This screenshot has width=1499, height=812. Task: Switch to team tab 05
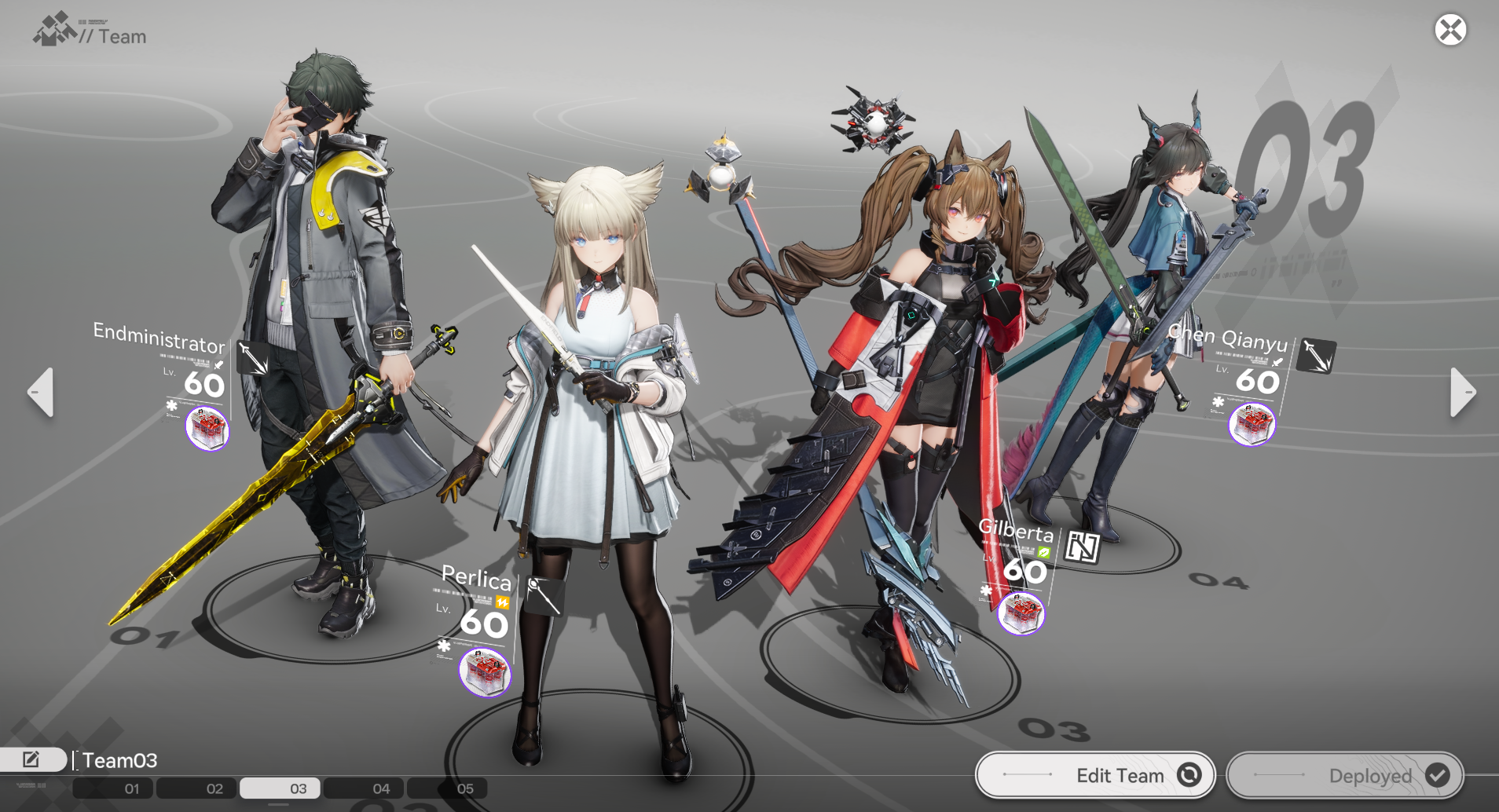[465, 788]
